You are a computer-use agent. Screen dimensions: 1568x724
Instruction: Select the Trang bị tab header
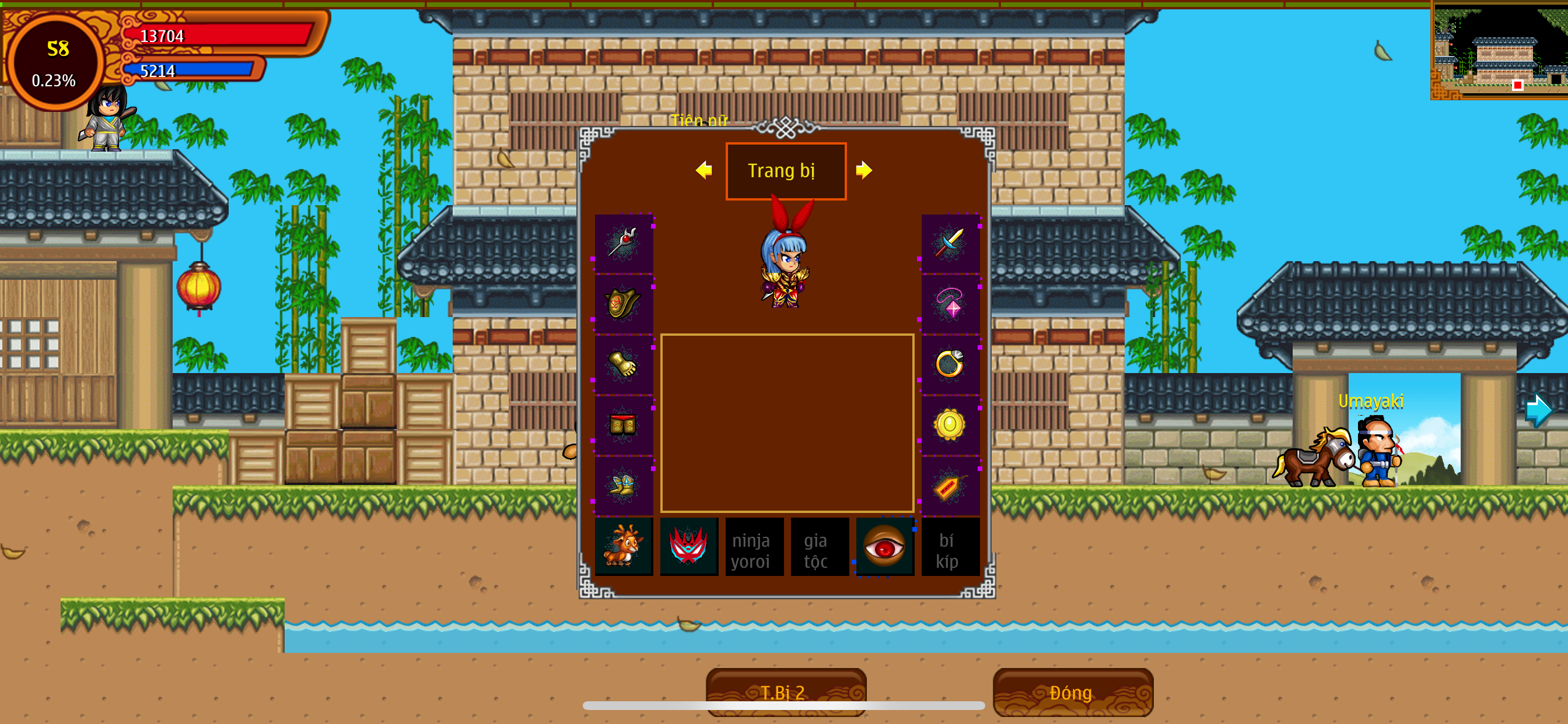tap(785, 171)
